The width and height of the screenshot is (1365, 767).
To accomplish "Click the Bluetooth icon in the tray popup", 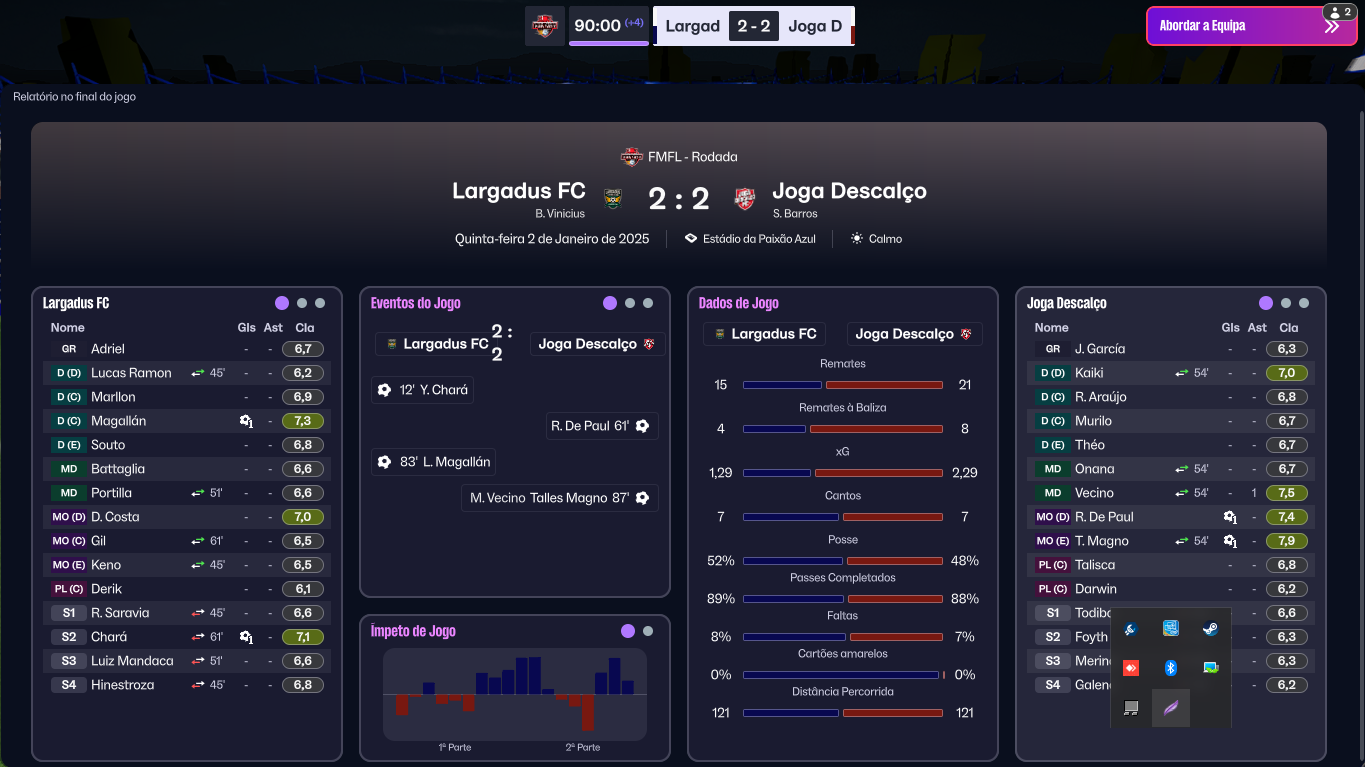I will click(x=1171, y=667).
